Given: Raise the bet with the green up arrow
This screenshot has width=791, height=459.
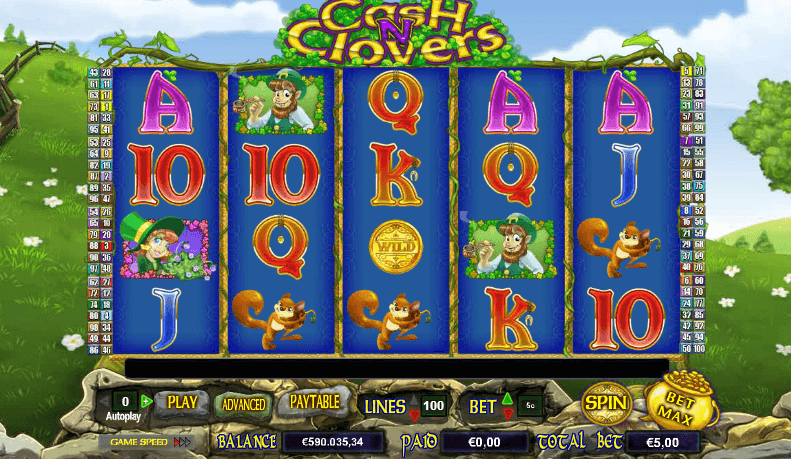Looking at the screenshot, I should 506,399.
